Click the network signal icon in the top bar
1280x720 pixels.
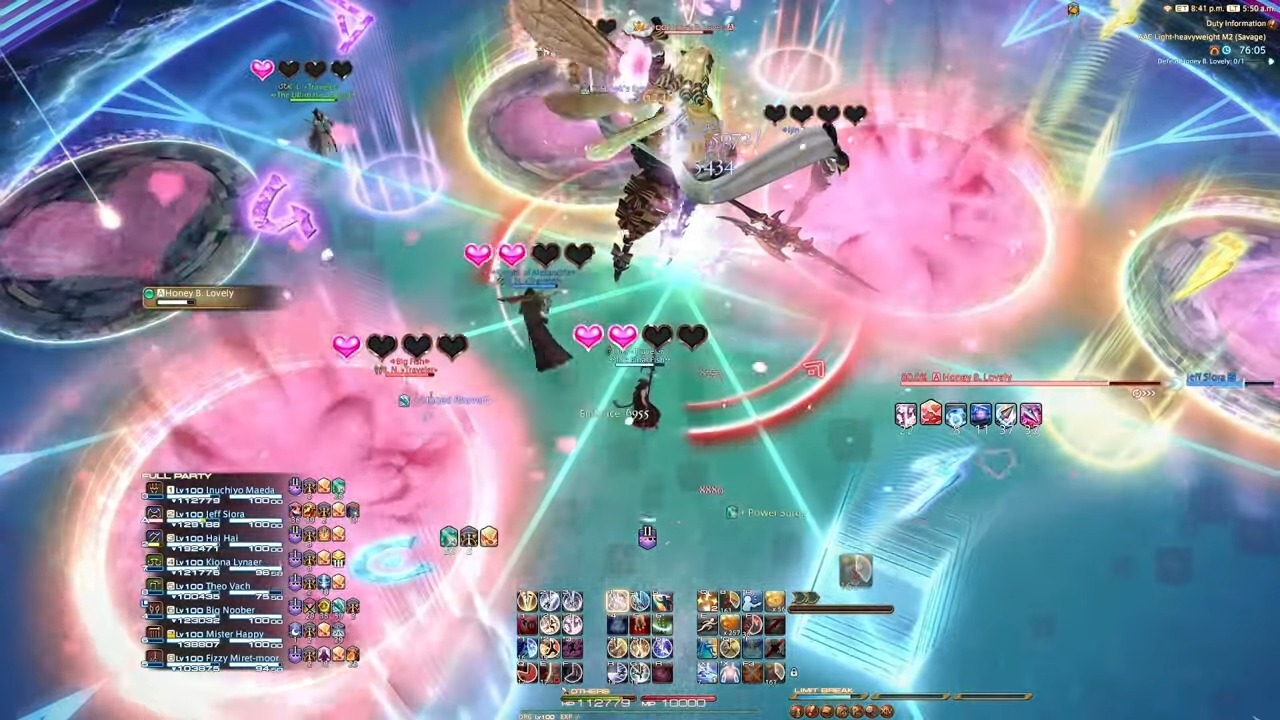[1168, 8]
